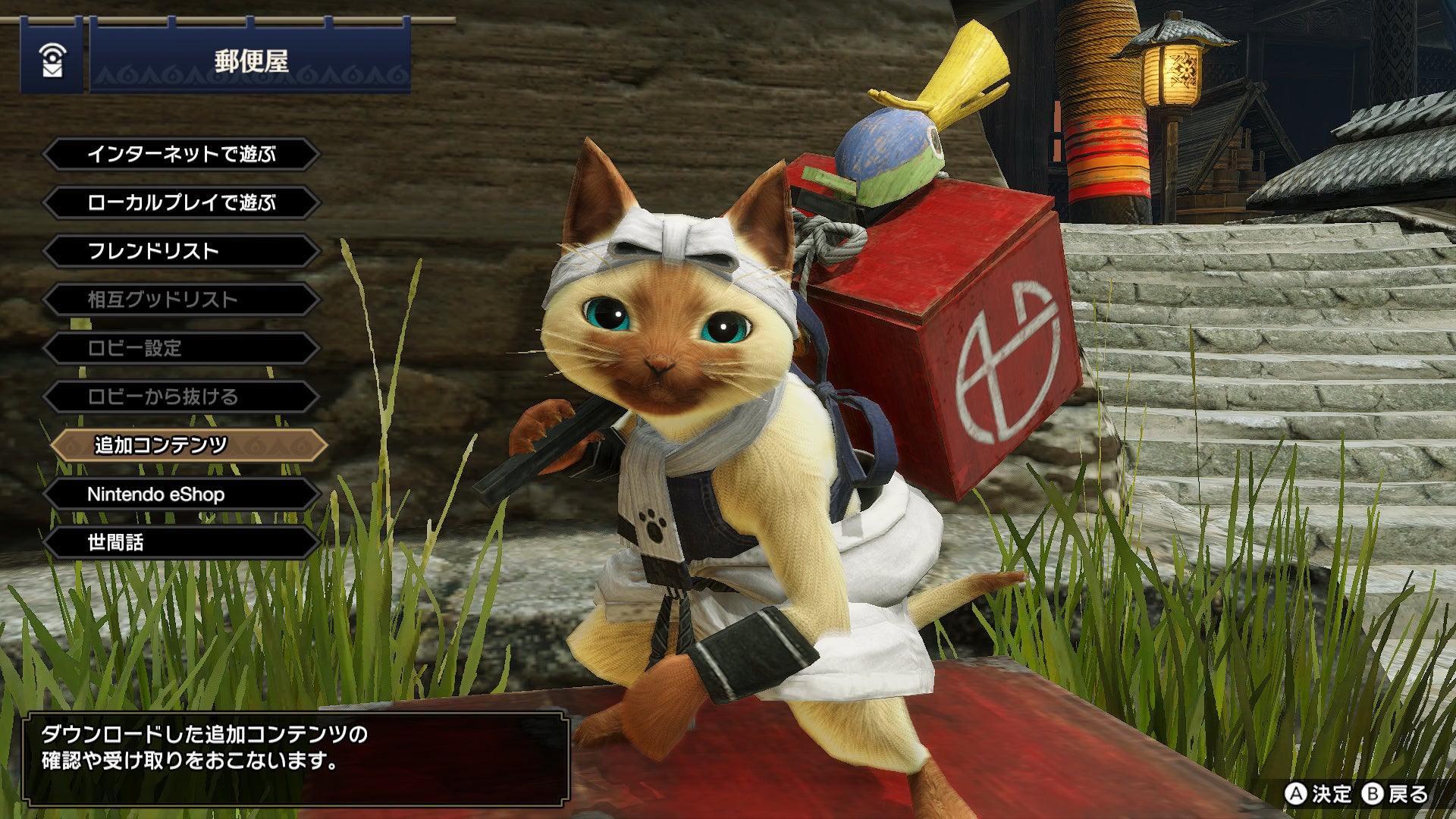Open the highlighted 追加コンテンツ entry
Screen dimensions: 1456x819
tap(188, 445)
